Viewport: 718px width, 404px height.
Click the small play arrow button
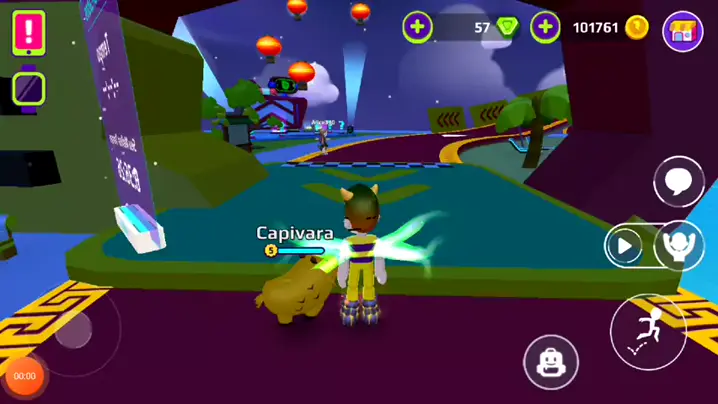tap(626, 246)
